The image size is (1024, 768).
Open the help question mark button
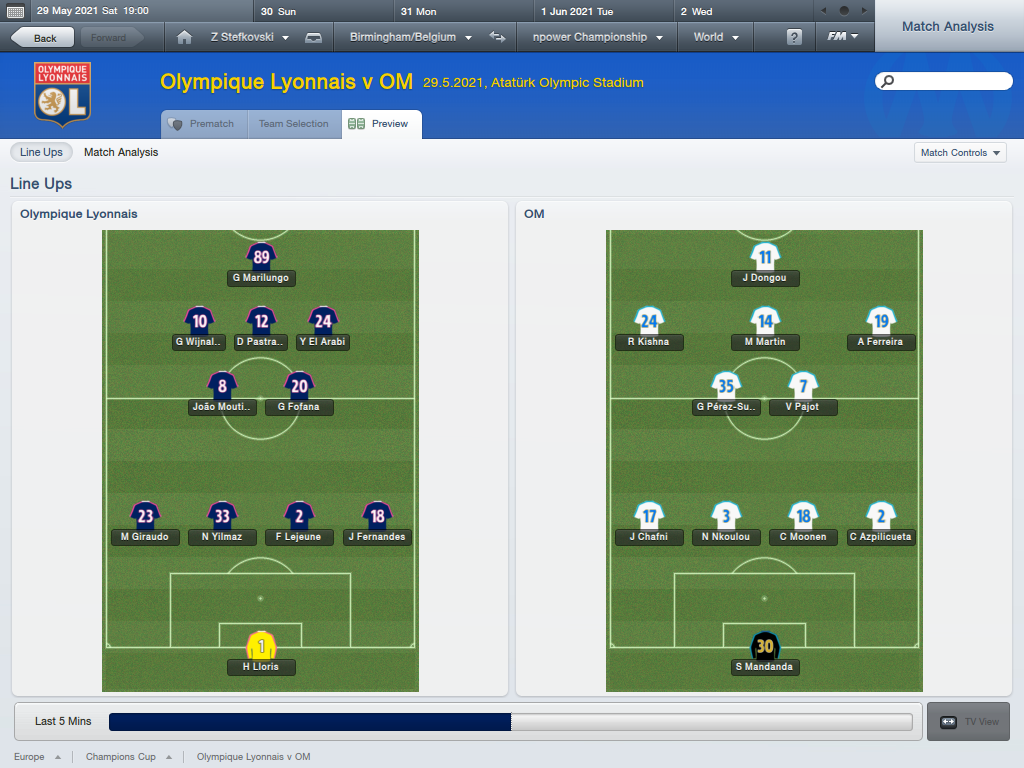[794, 37]
